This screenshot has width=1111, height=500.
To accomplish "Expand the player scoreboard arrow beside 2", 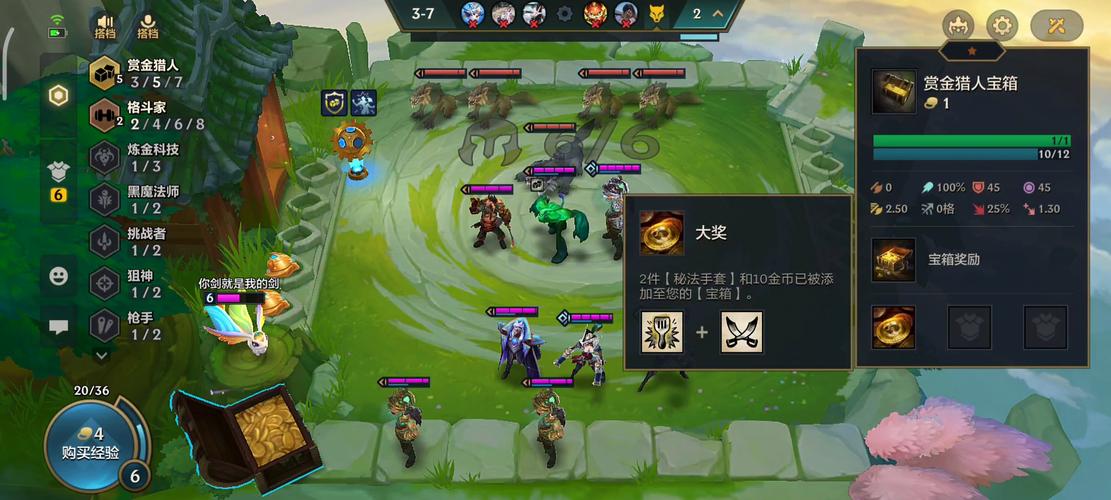I will (x=721, y=15).
